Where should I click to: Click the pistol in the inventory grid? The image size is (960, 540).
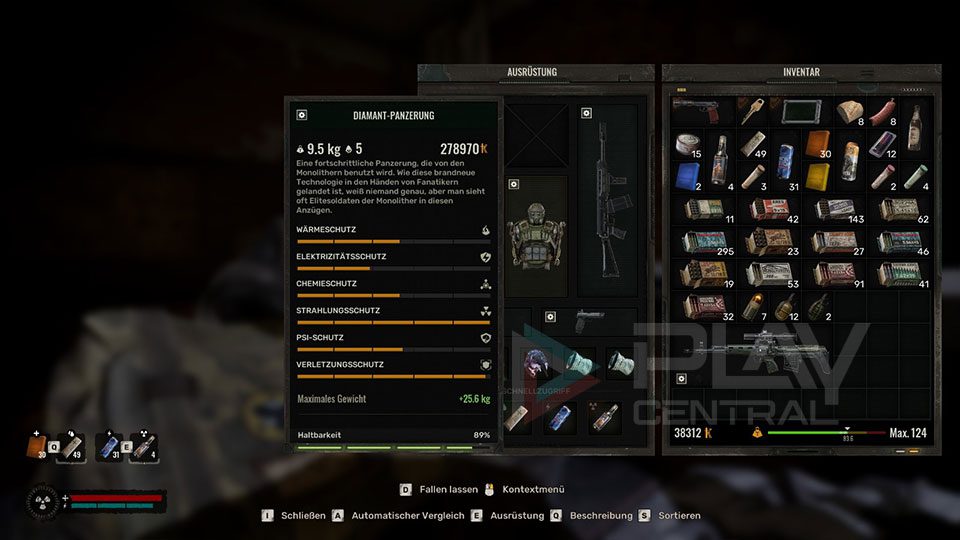[698, 108]
